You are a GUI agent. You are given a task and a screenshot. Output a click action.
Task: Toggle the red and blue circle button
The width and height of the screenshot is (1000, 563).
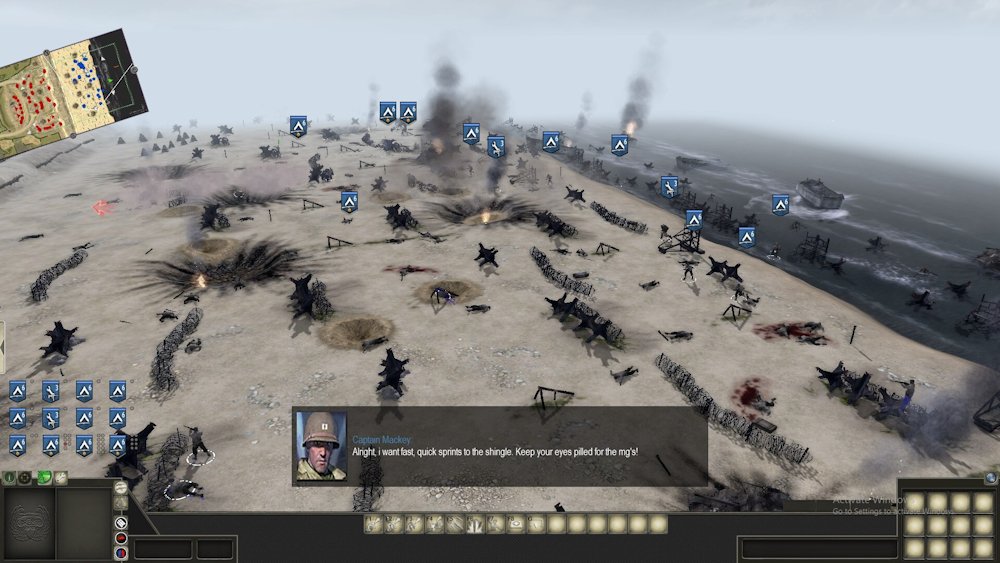121,553
